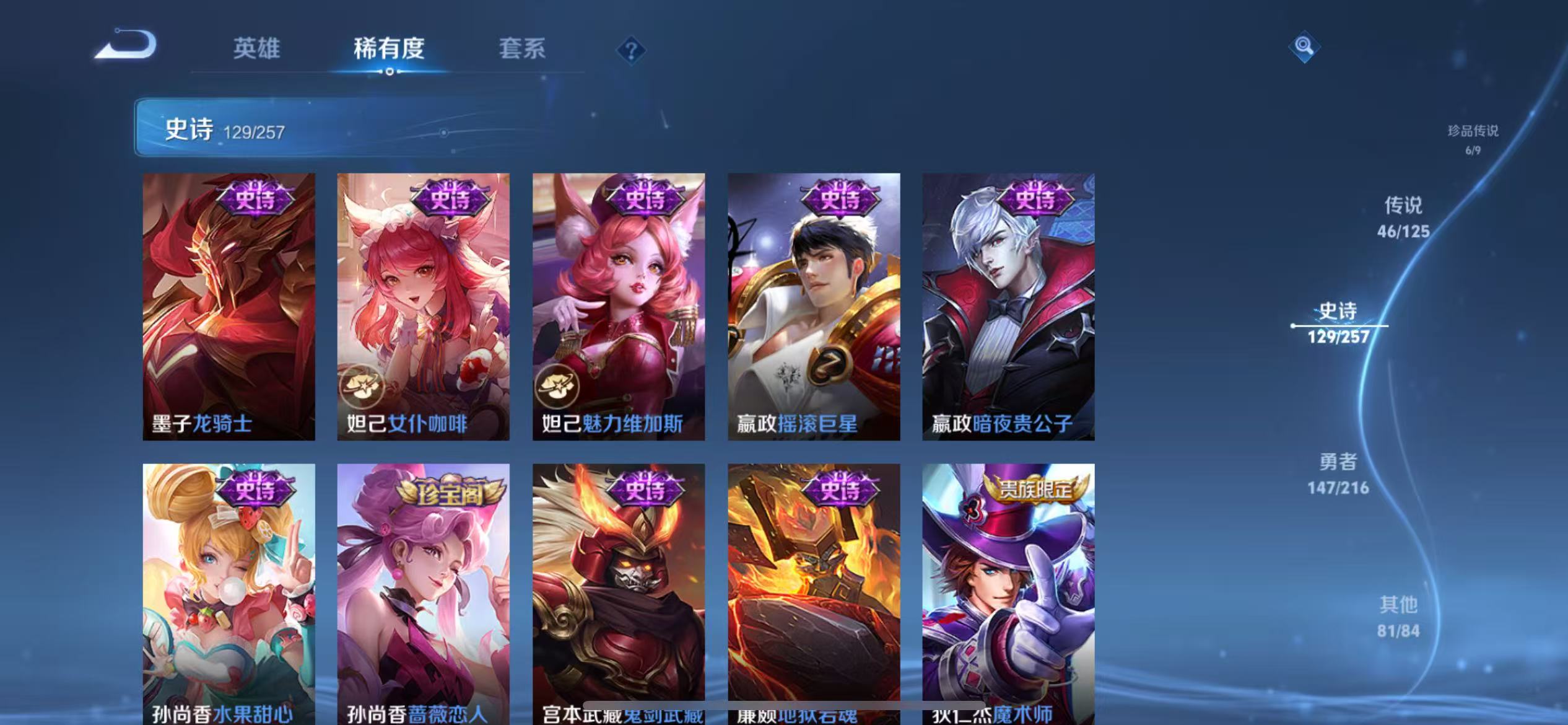Click the slider dot under the 稀有度 tab
The height and width of the screenshot is (725, 1568).
point(390,72)
